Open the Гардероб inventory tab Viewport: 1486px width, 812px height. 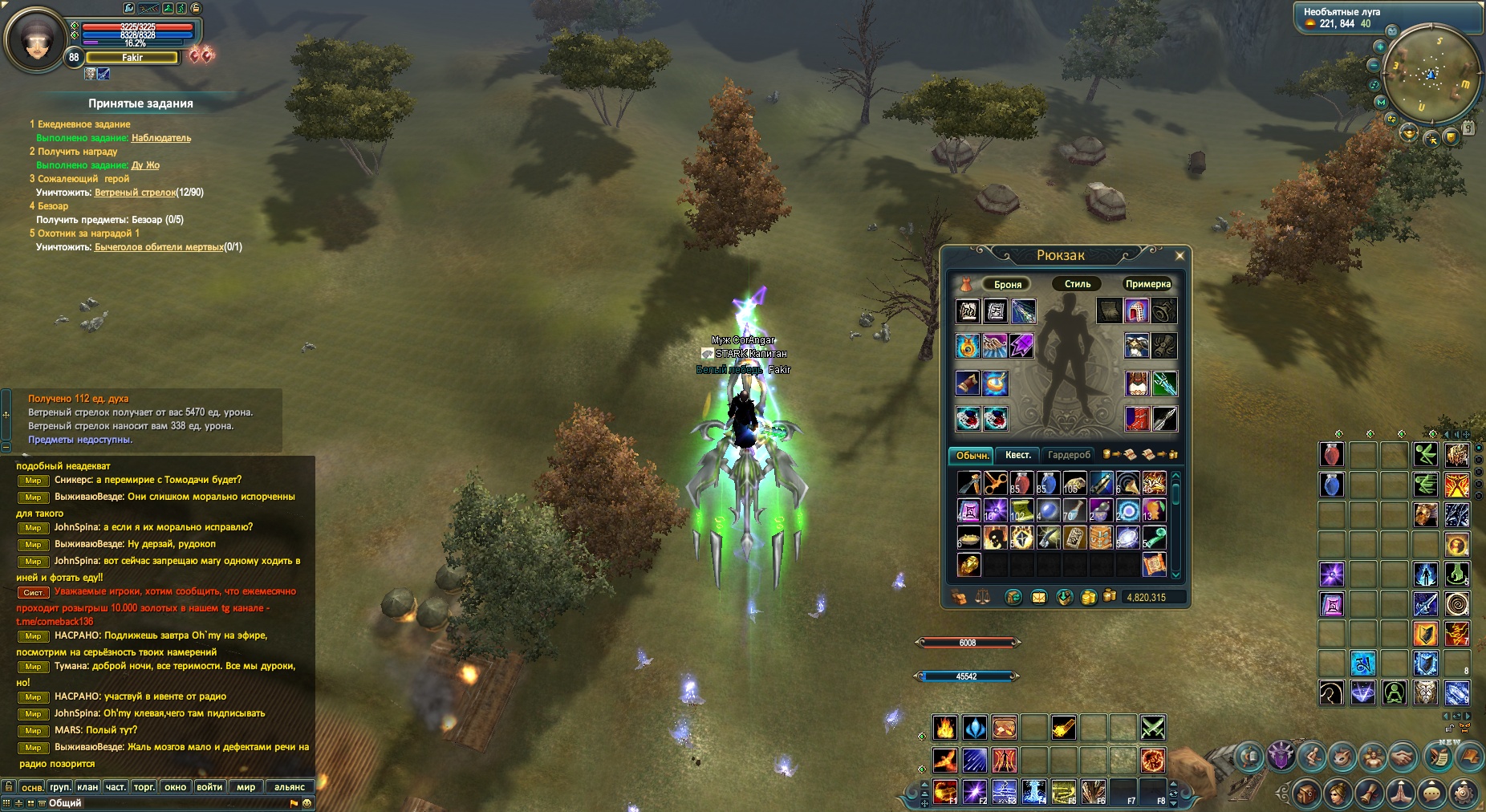[x=1069, y=455]
